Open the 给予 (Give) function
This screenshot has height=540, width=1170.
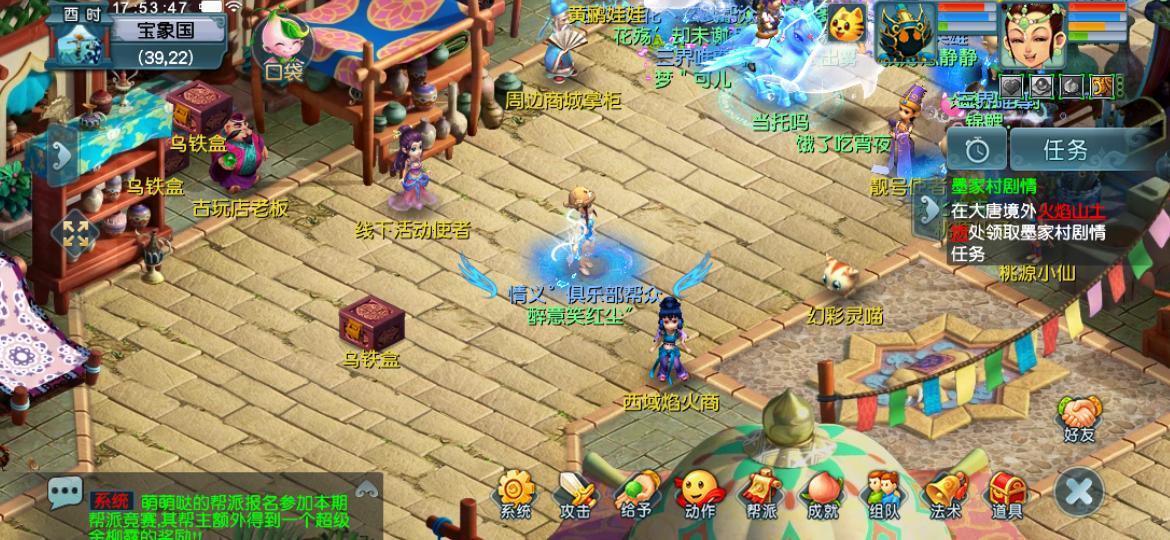[636, 492]
